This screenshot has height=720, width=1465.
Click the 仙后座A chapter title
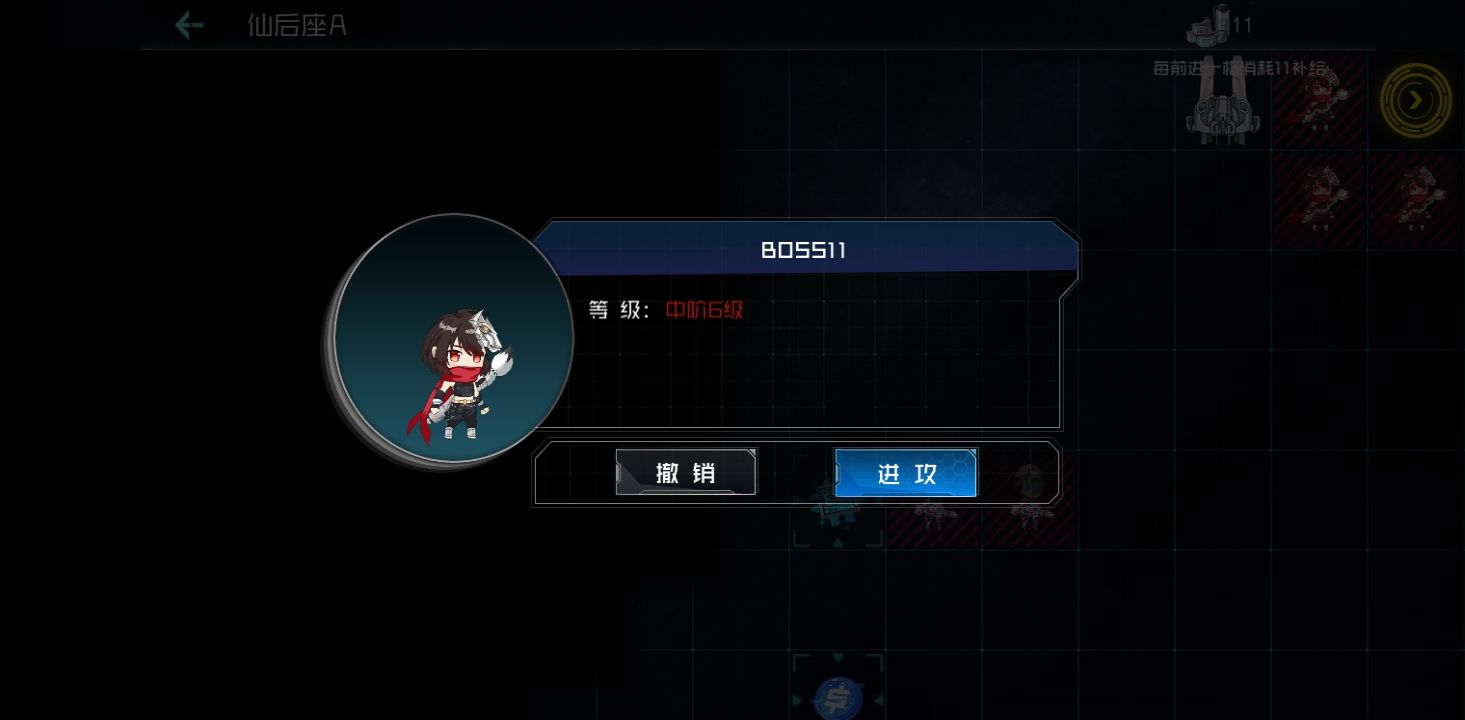pos(296,26)
